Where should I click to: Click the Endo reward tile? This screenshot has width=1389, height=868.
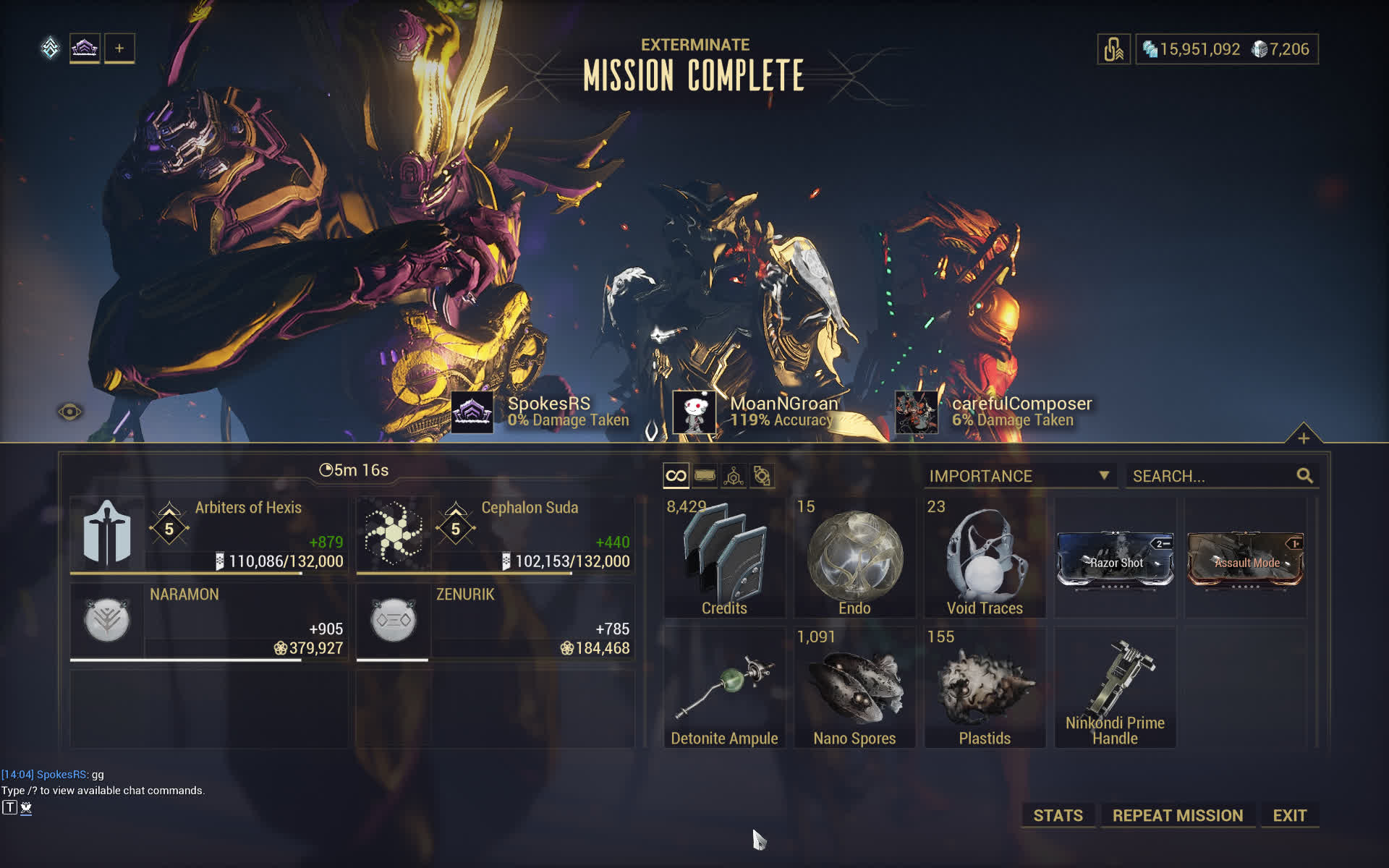tap(854, 558)
